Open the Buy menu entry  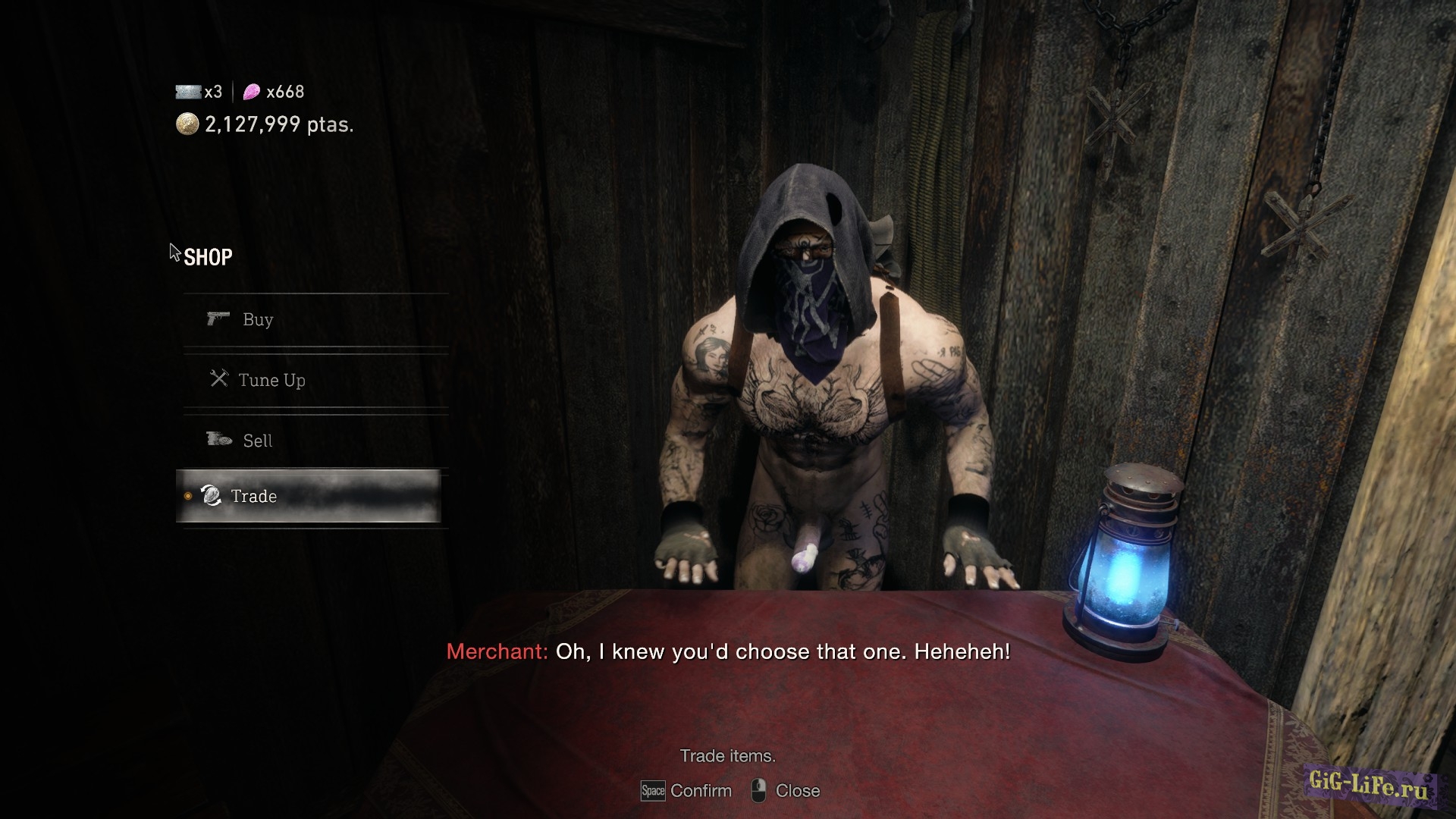click(258, 320)
